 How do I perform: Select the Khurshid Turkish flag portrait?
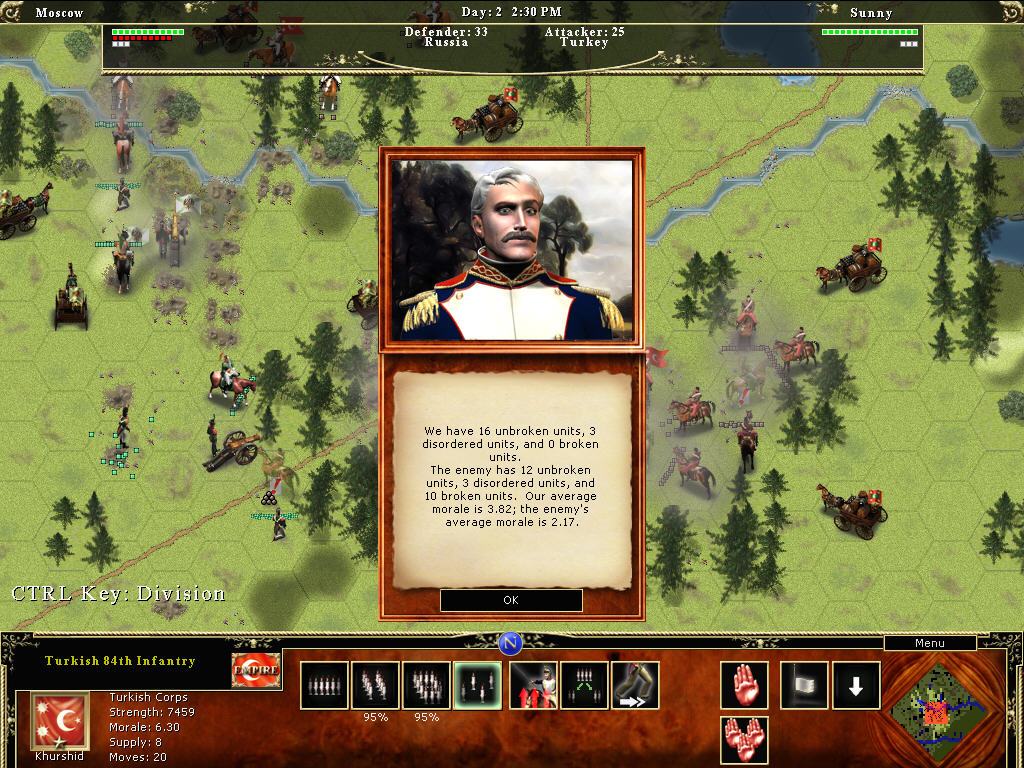coord(54,717)
